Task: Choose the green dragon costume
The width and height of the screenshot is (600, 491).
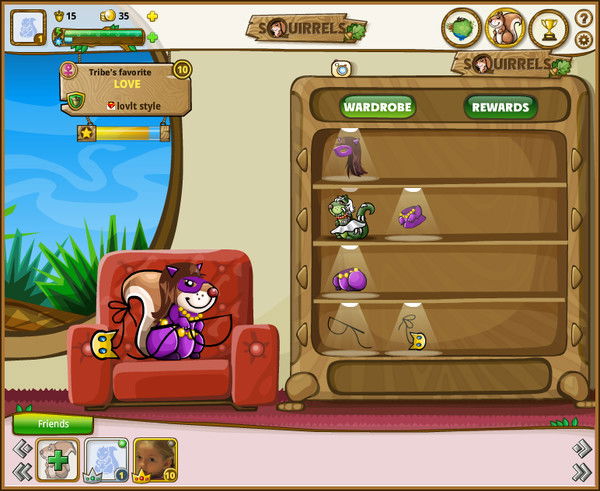Action: [x=349, y=215]
